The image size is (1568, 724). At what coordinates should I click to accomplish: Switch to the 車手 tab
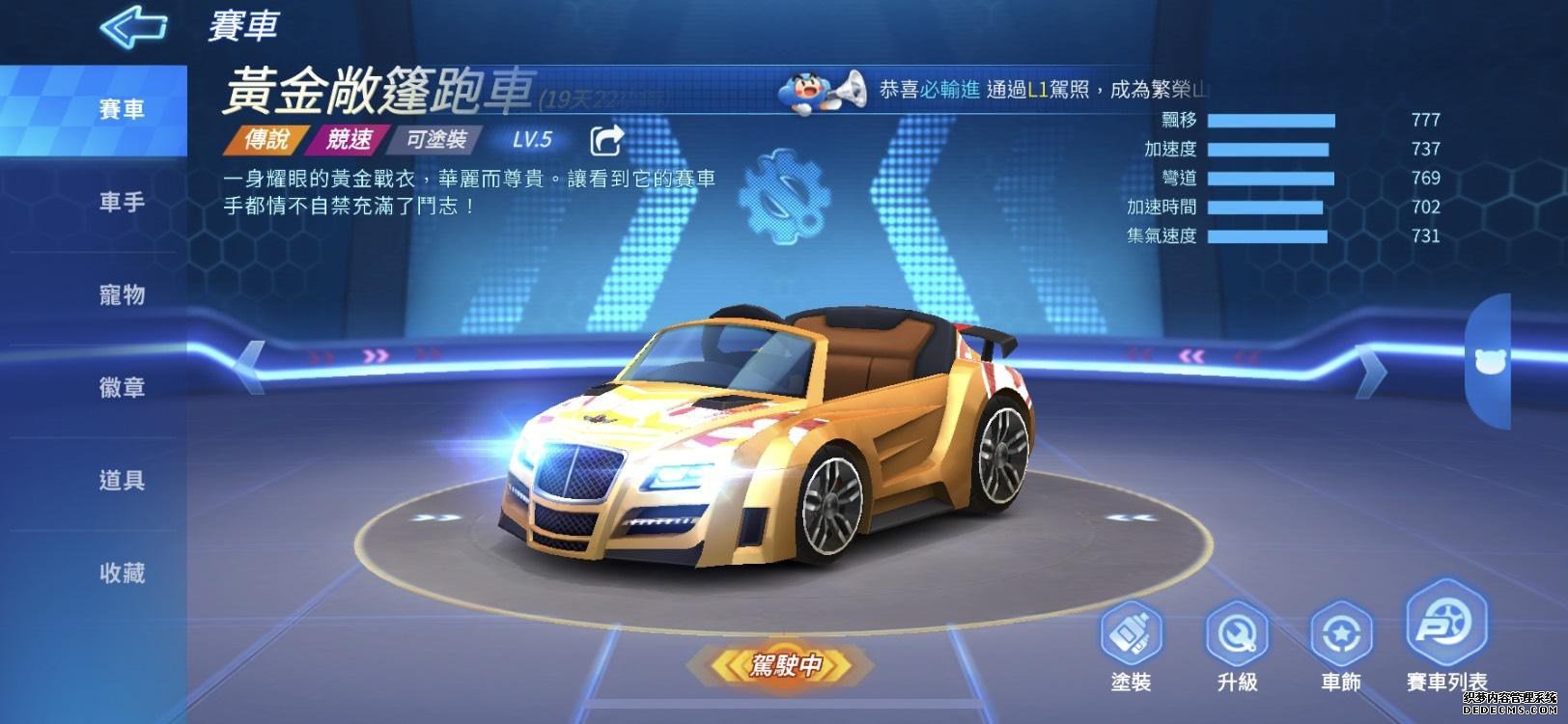tap(120, 202)
